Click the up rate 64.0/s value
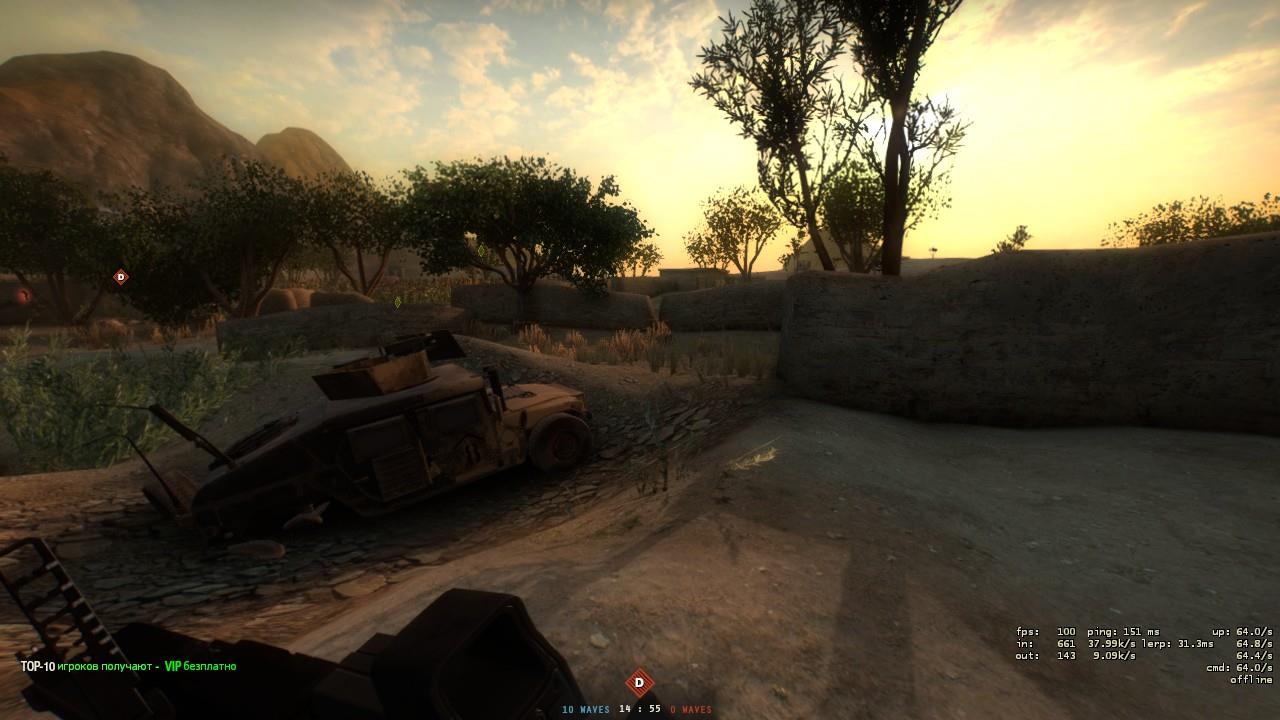 click(x=1240, y=631)
